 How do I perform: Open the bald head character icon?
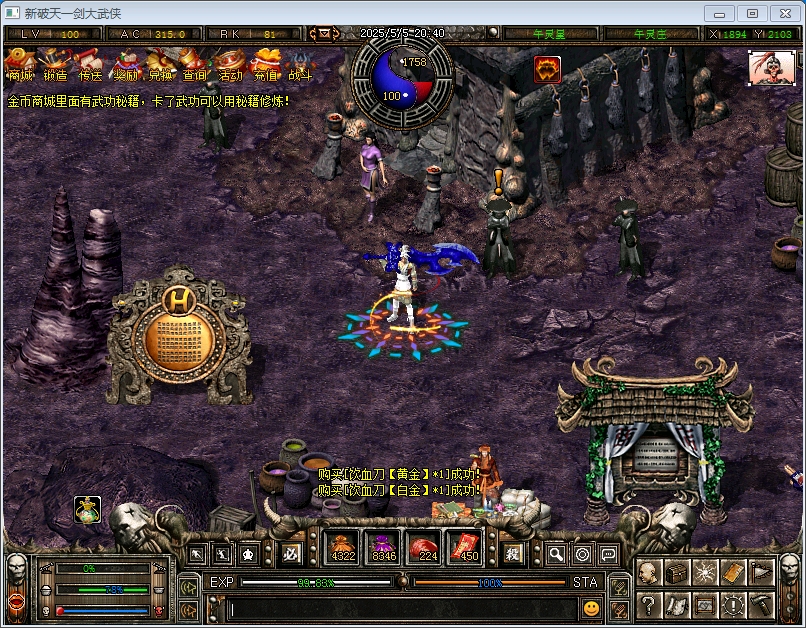(x=649, y=573)
